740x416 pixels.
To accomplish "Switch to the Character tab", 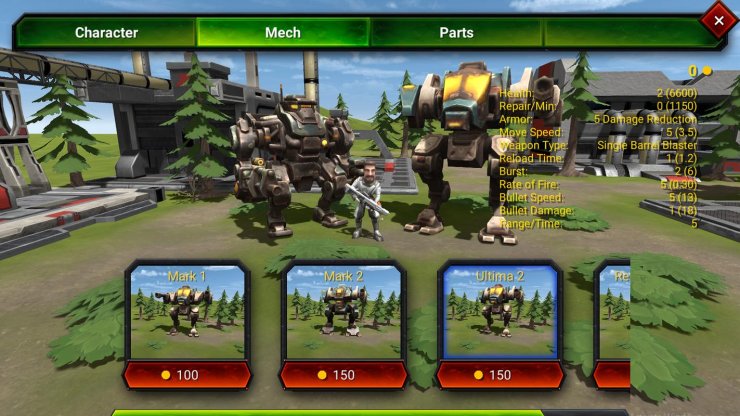I will point(106,33).
